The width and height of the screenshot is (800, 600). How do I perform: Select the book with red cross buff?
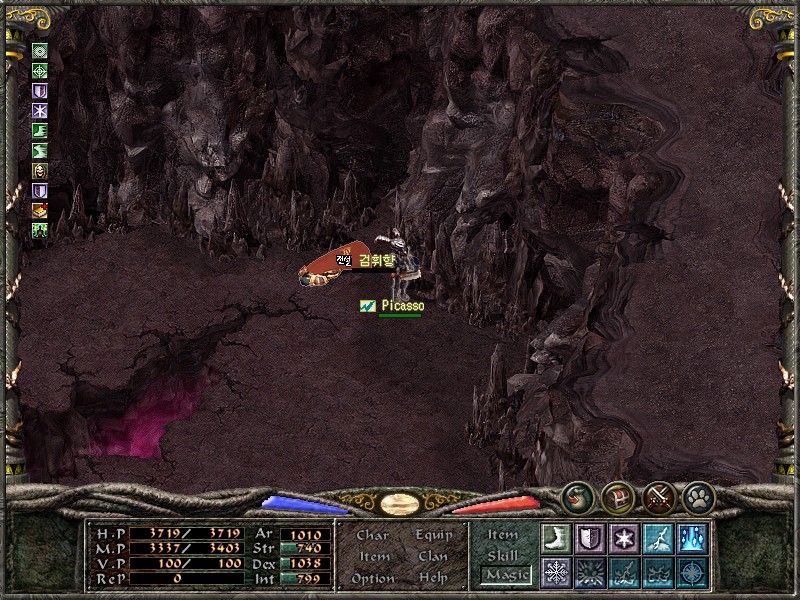click(x=40, y=211)
